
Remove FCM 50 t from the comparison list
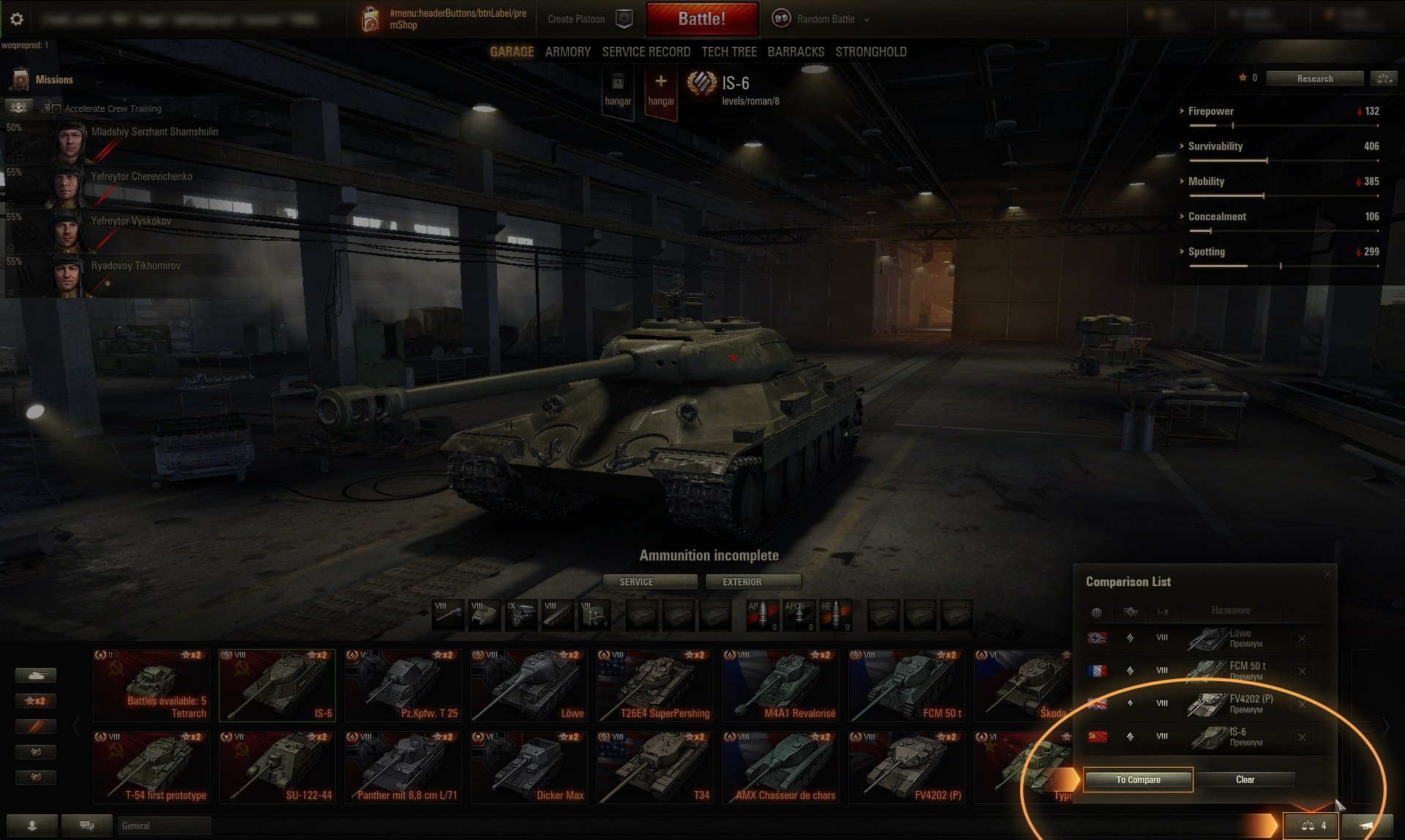pos(1302,671)
